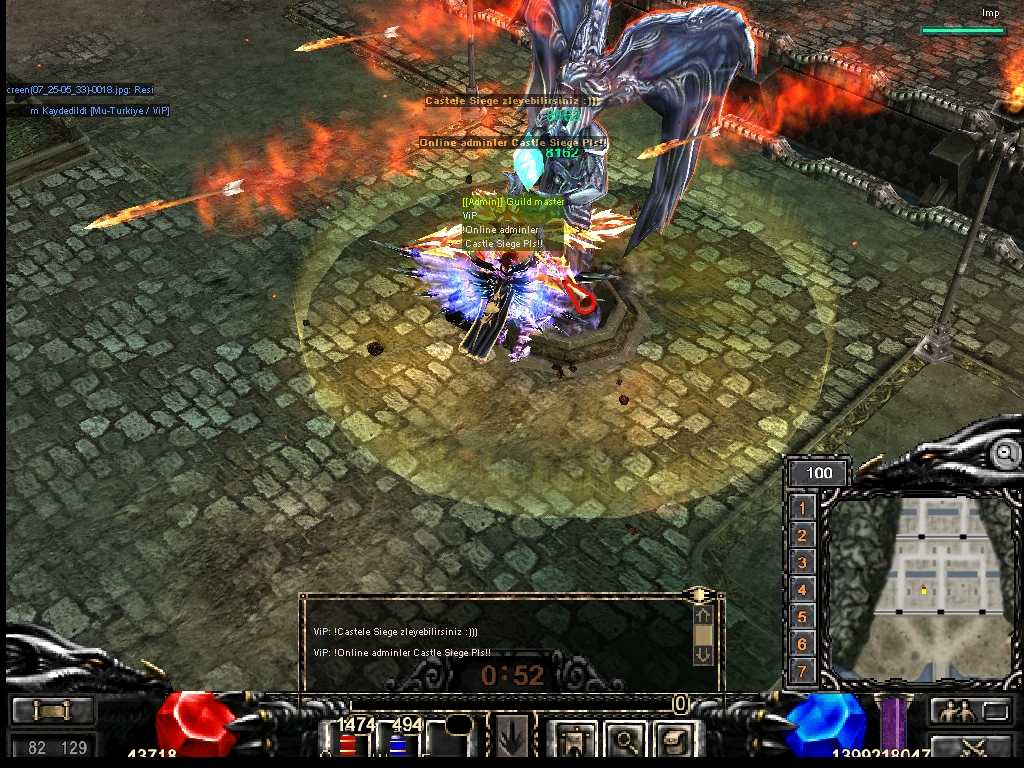Choose button 3 left of the minimap

802,562
